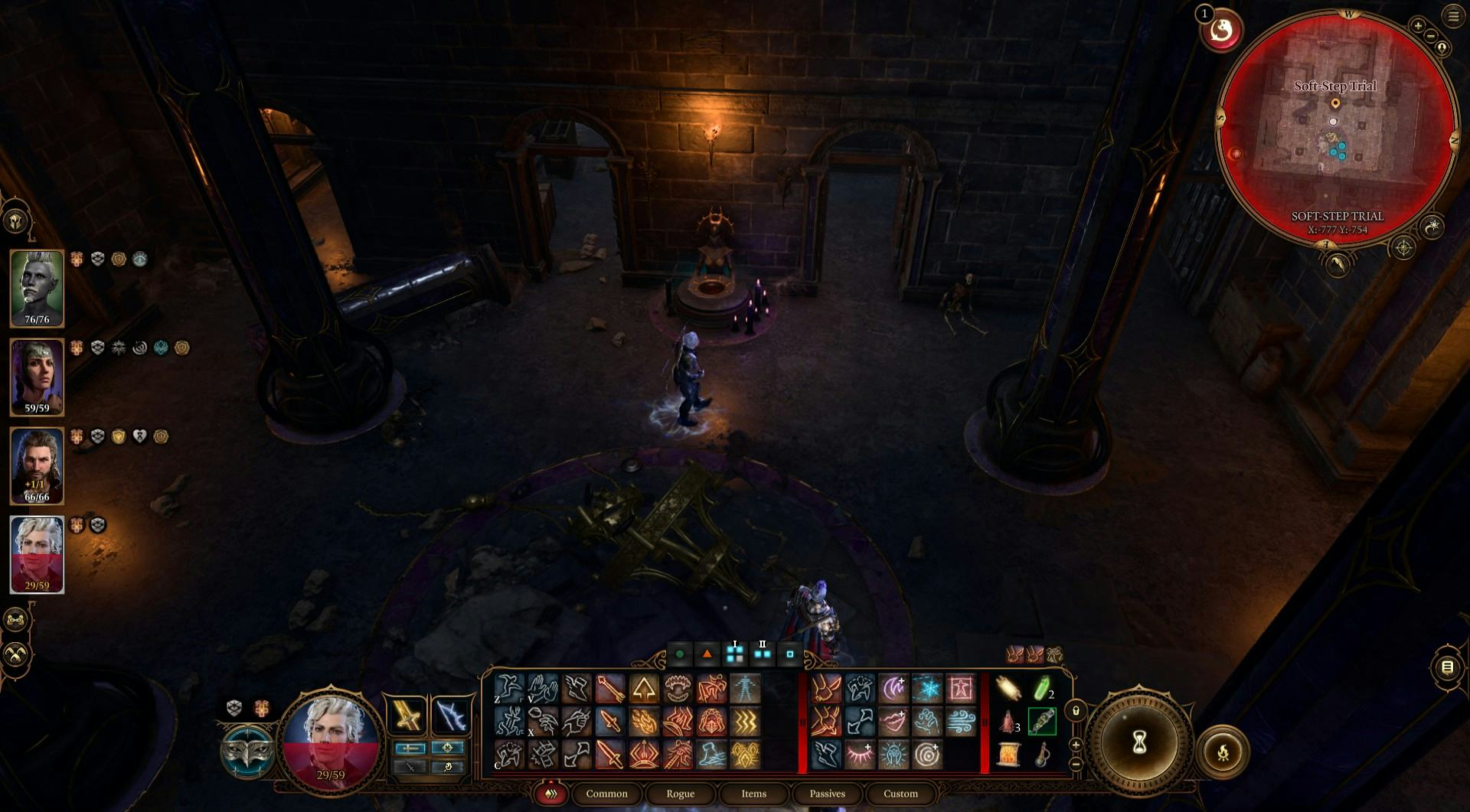
Task: Expand the hotbar using the red chevron button
Action: point(550,794)
